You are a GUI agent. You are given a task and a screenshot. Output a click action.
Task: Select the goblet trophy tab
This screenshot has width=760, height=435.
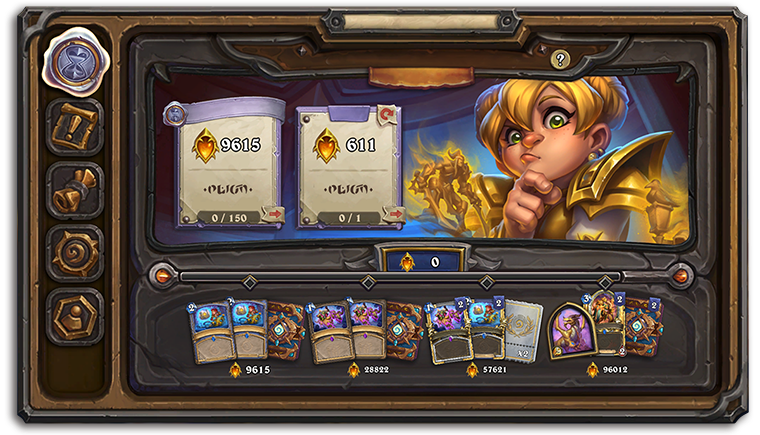click(x=74, y=190)
